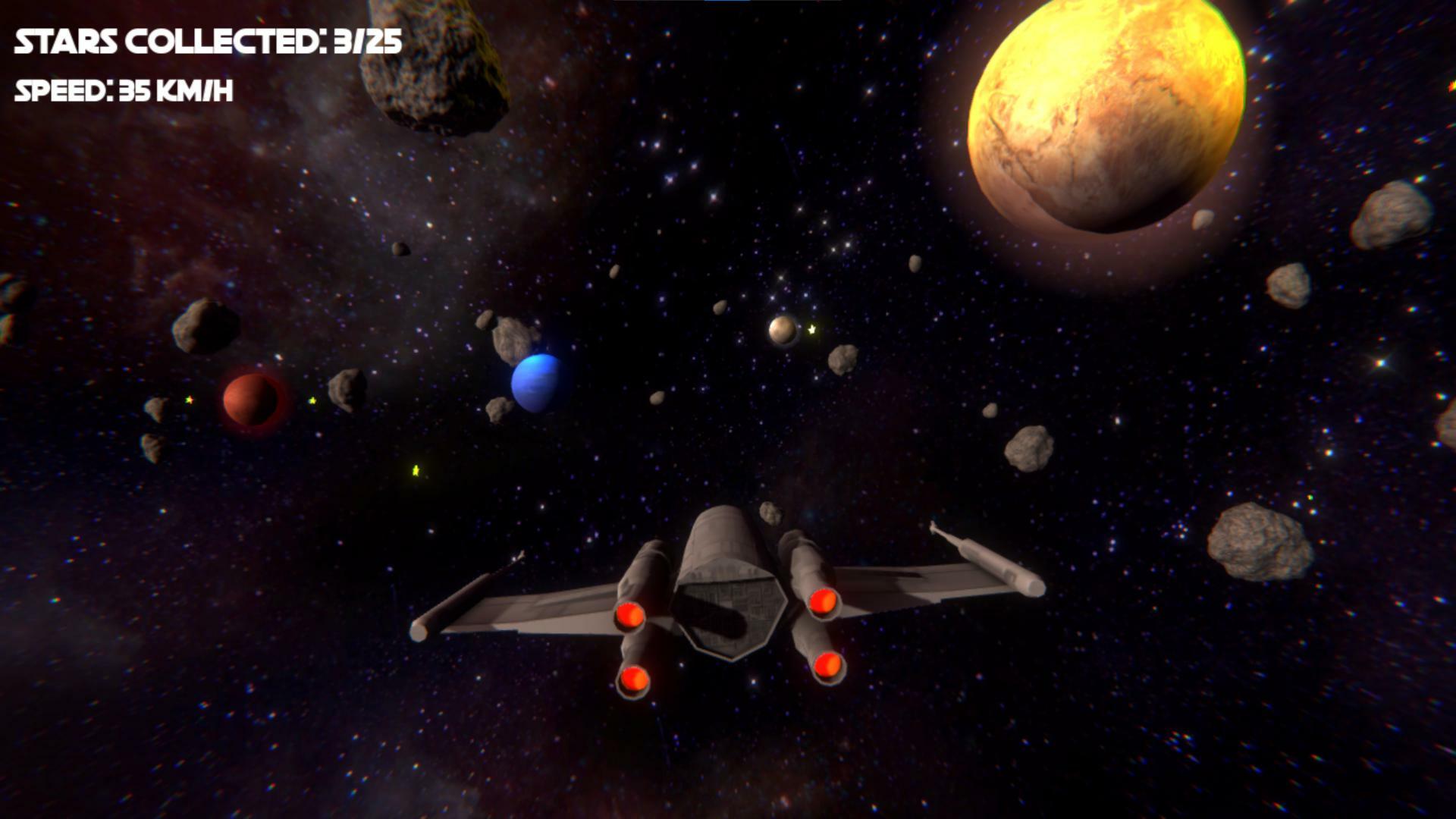Select the star next to the small tan planet
The height and width of the screenshot is (819, 1456).
[x=811, y=331]
